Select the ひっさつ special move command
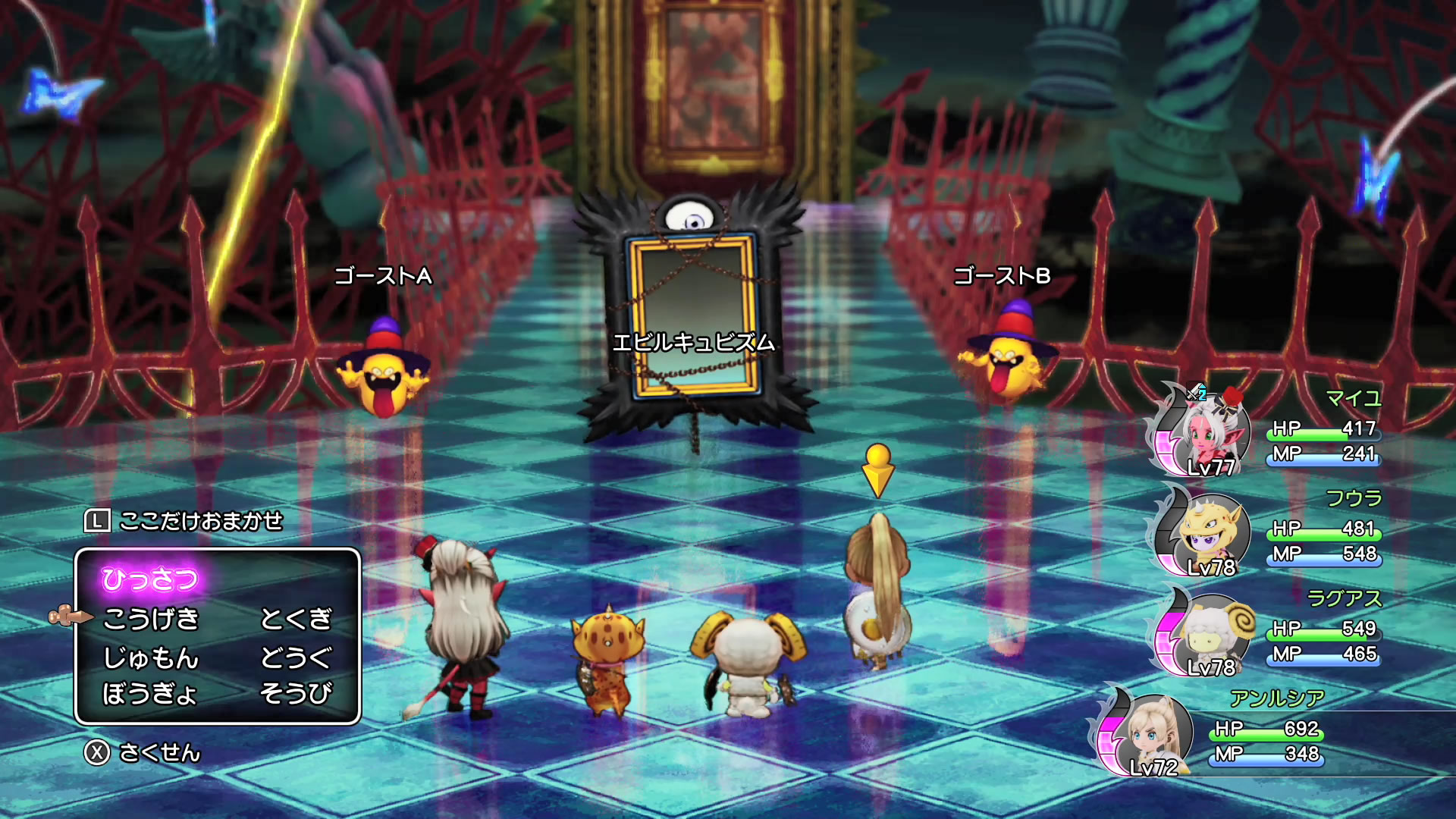The image size is (1456, 819). (150, 579)
